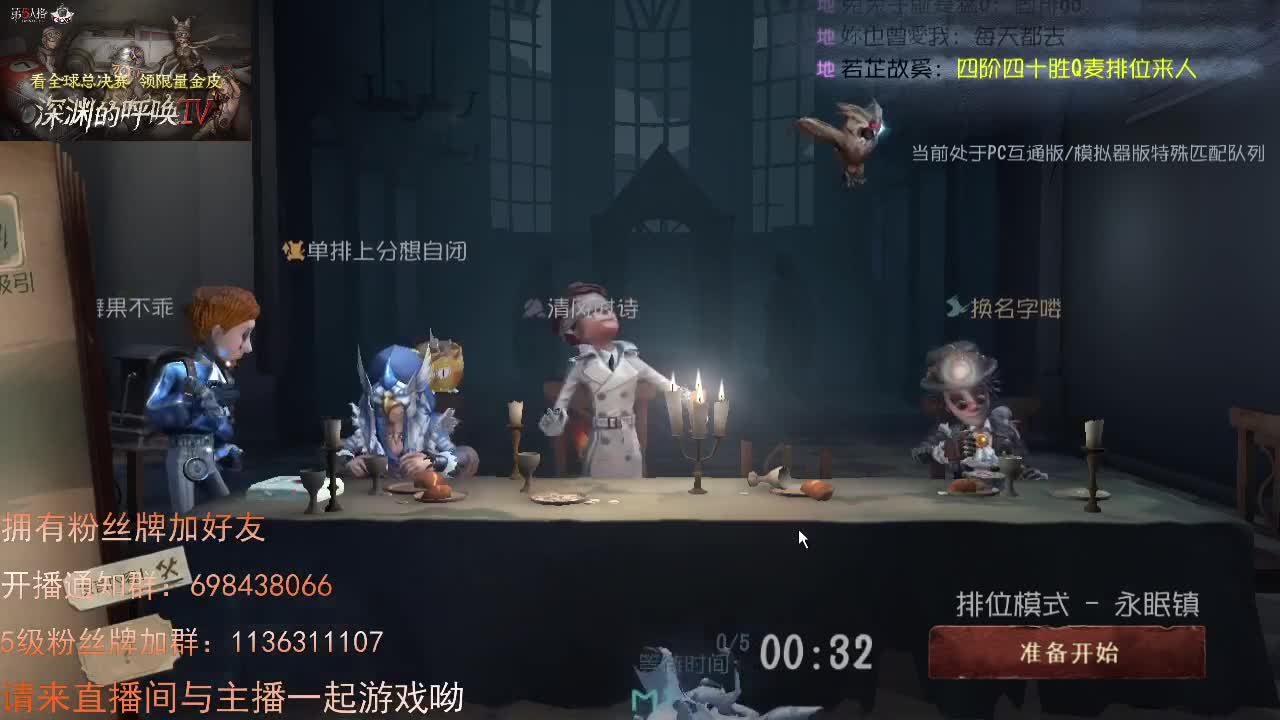
Task: Toggle ready state with the 准备开始 button
Action: [x=1068, y=653]
